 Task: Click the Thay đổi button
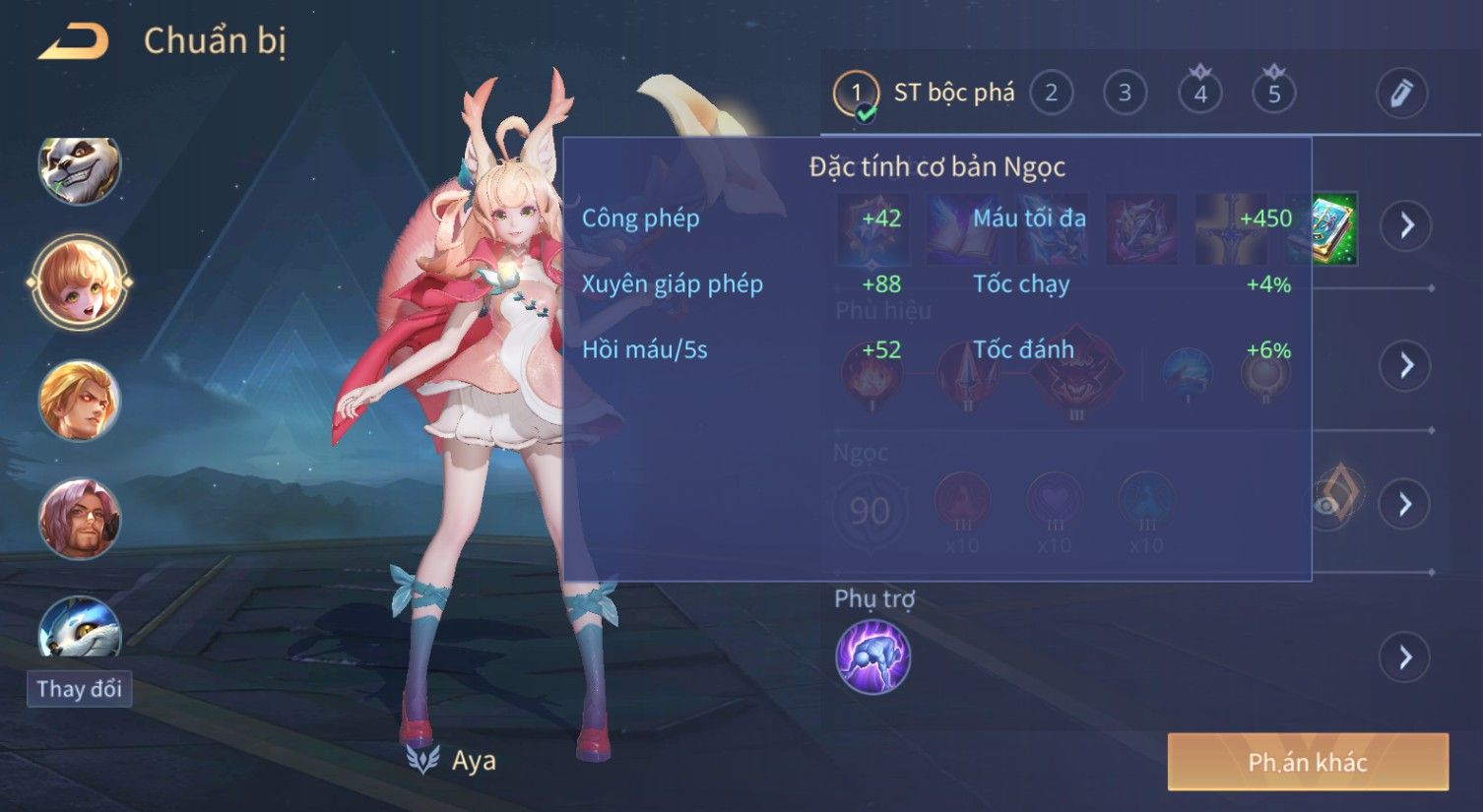(x=79, y=688)
